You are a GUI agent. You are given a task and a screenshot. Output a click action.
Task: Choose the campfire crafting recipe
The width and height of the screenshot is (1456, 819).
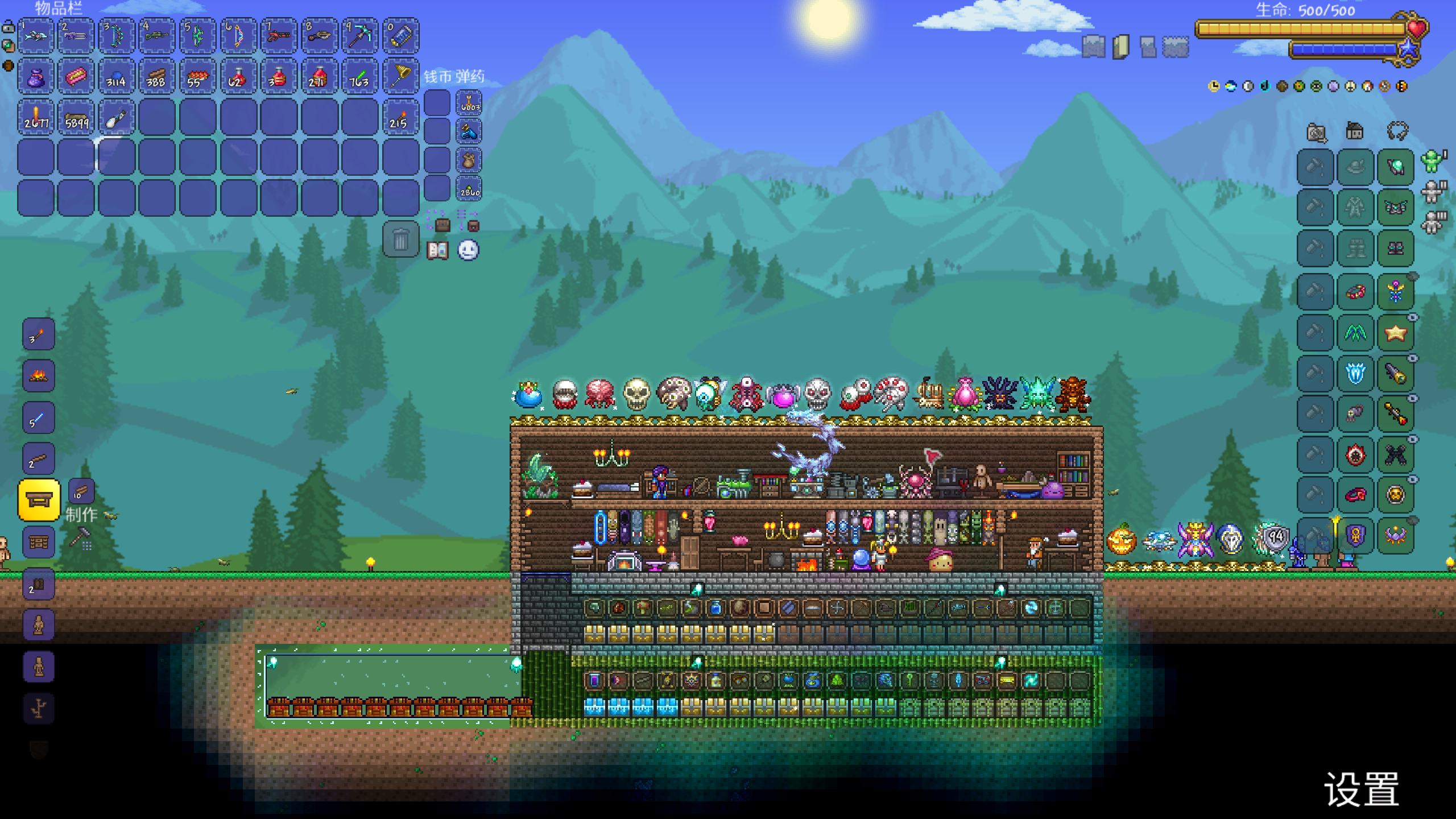(x=39, y=375)
